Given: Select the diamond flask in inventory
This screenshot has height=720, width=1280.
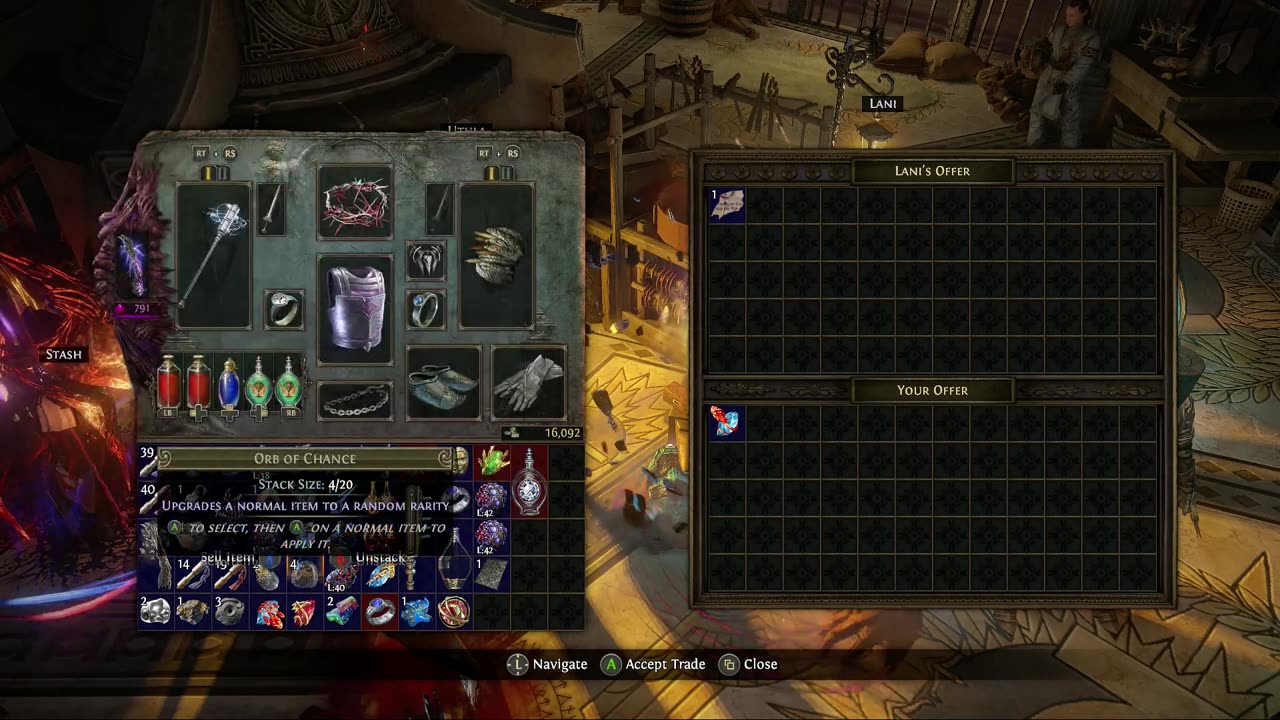Looking at the screenshot, I should click(x=529, y=480).
